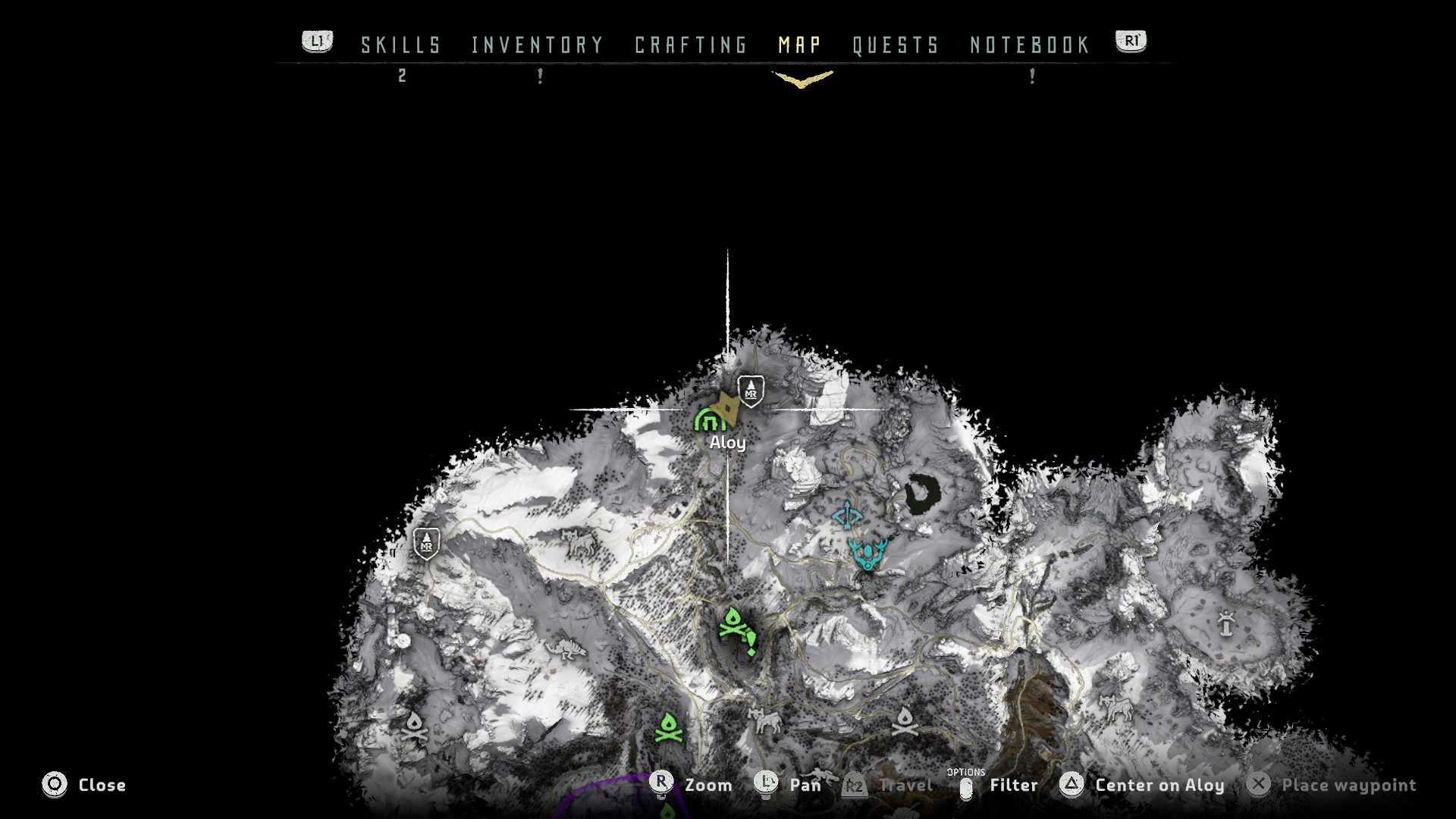The image size is (1456, 819).
Task: Select the green settlement gate marker
Action: (x=708, y=419)
